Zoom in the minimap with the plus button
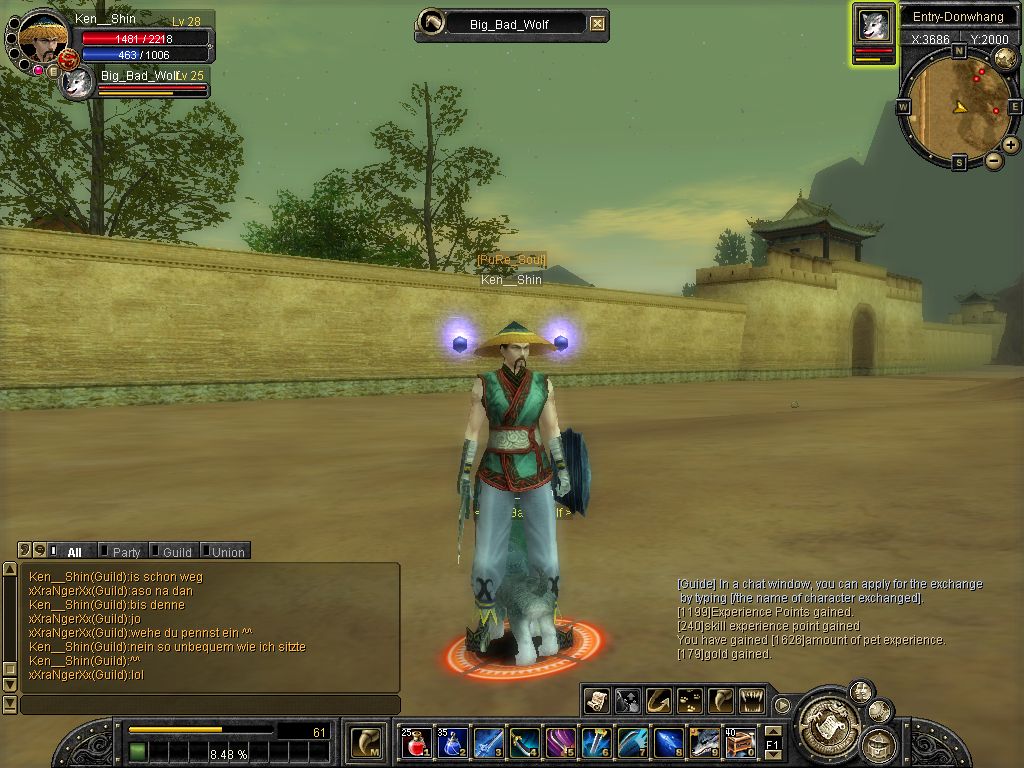Screen dimensions: 1024x768 click(x=1011, y=145)
